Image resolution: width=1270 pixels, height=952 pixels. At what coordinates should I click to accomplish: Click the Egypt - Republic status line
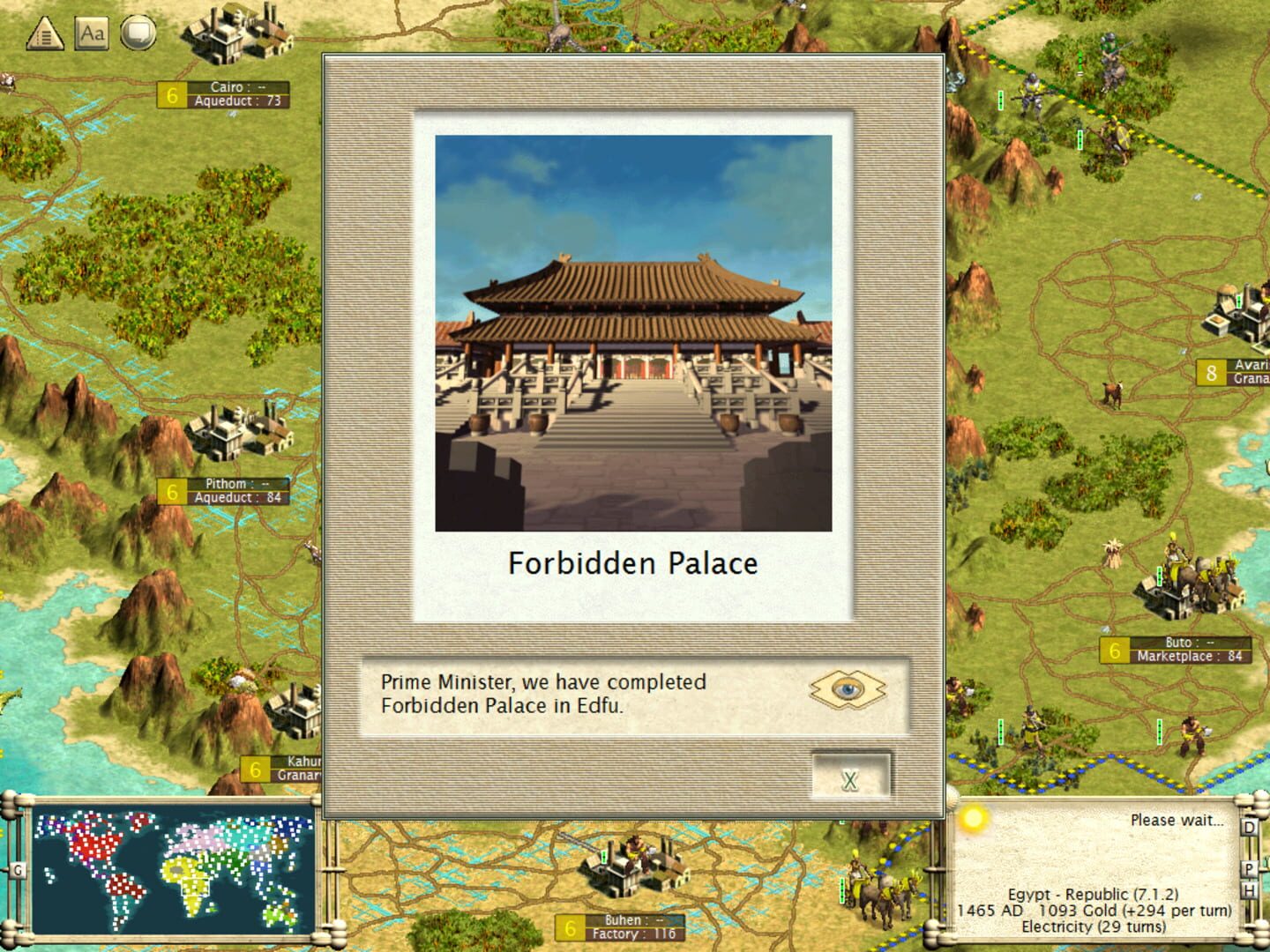[1091, 894]
